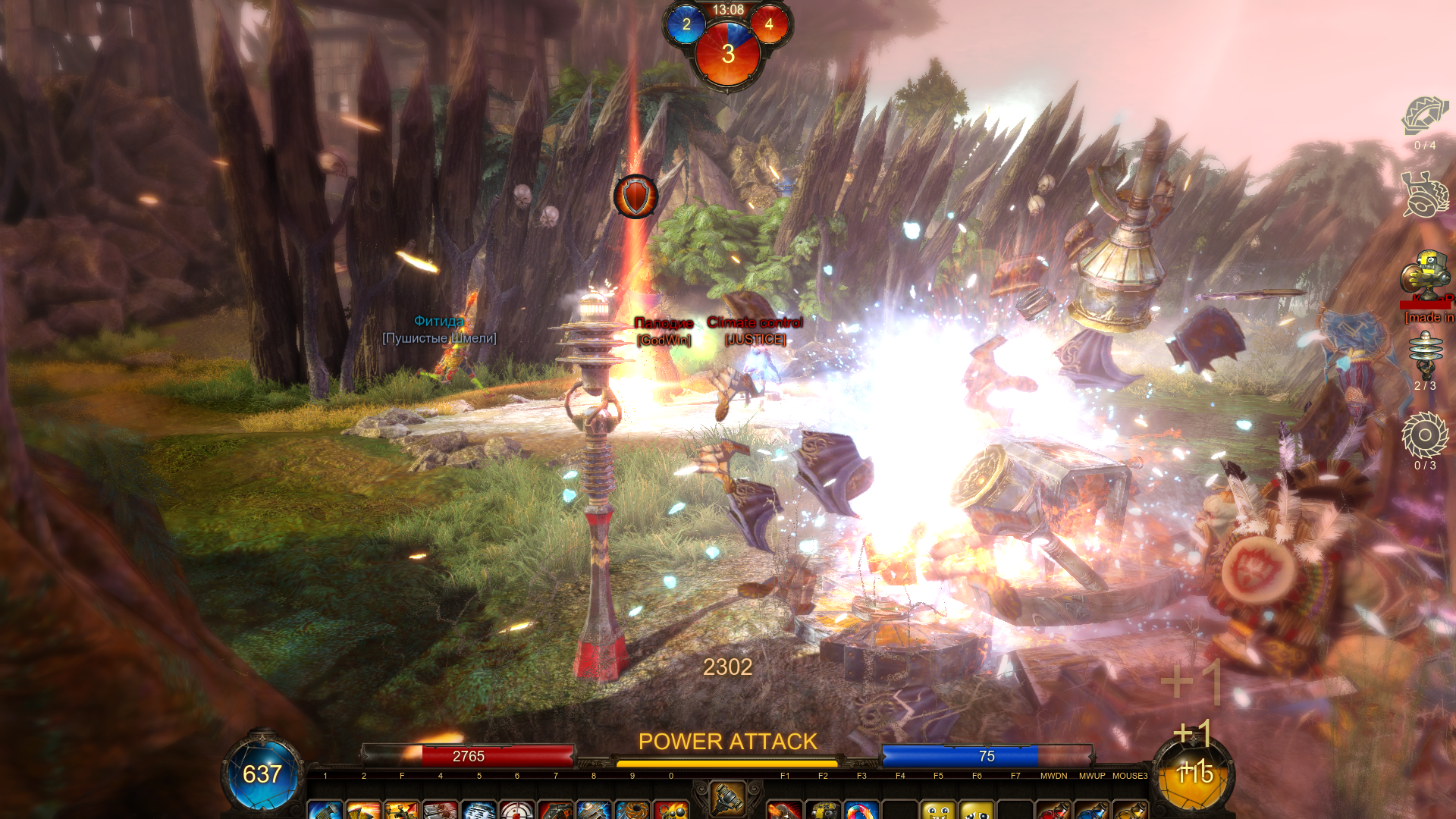Activate the red crosshair target skill
Screen dimensions: 1456x819
517,810
